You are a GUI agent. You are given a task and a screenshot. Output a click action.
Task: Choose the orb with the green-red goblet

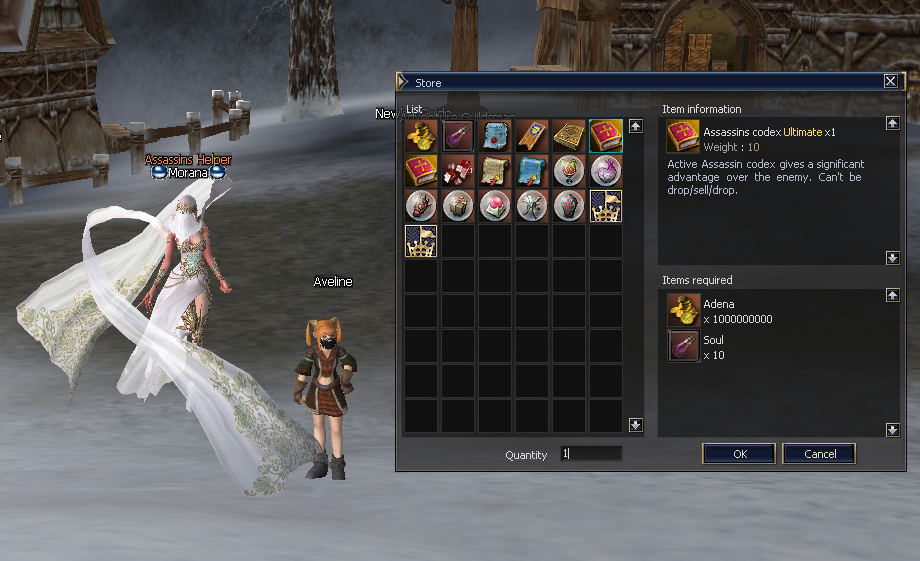coord(569,171)
